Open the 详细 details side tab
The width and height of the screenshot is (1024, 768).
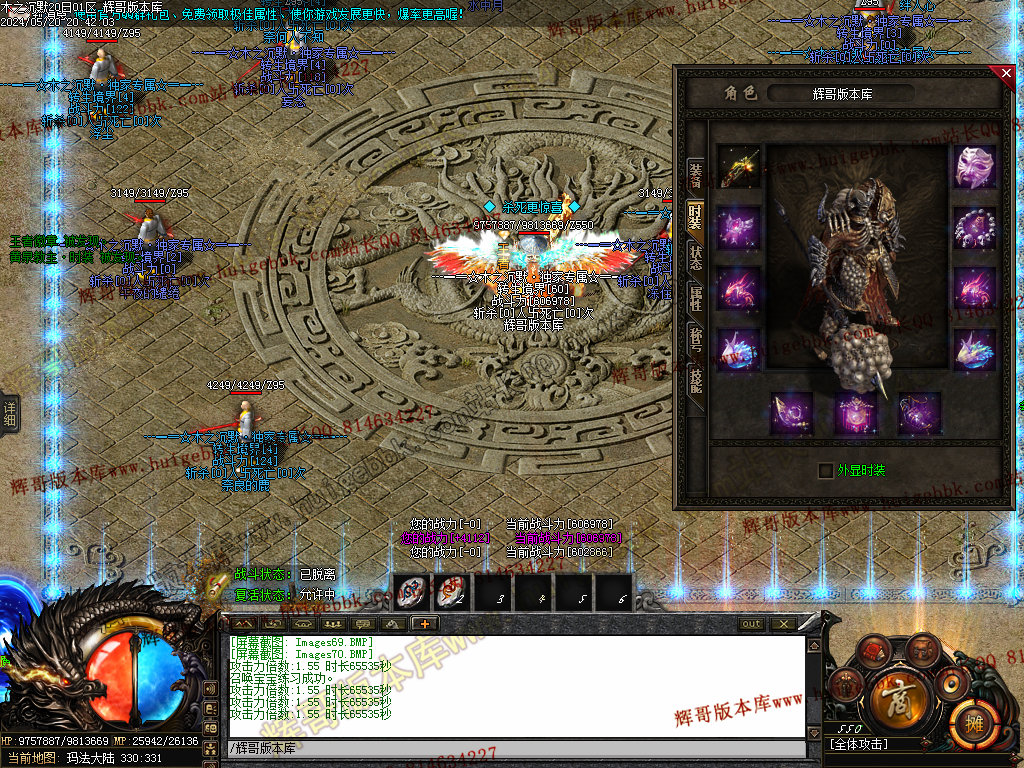click(x=9, y=412)
